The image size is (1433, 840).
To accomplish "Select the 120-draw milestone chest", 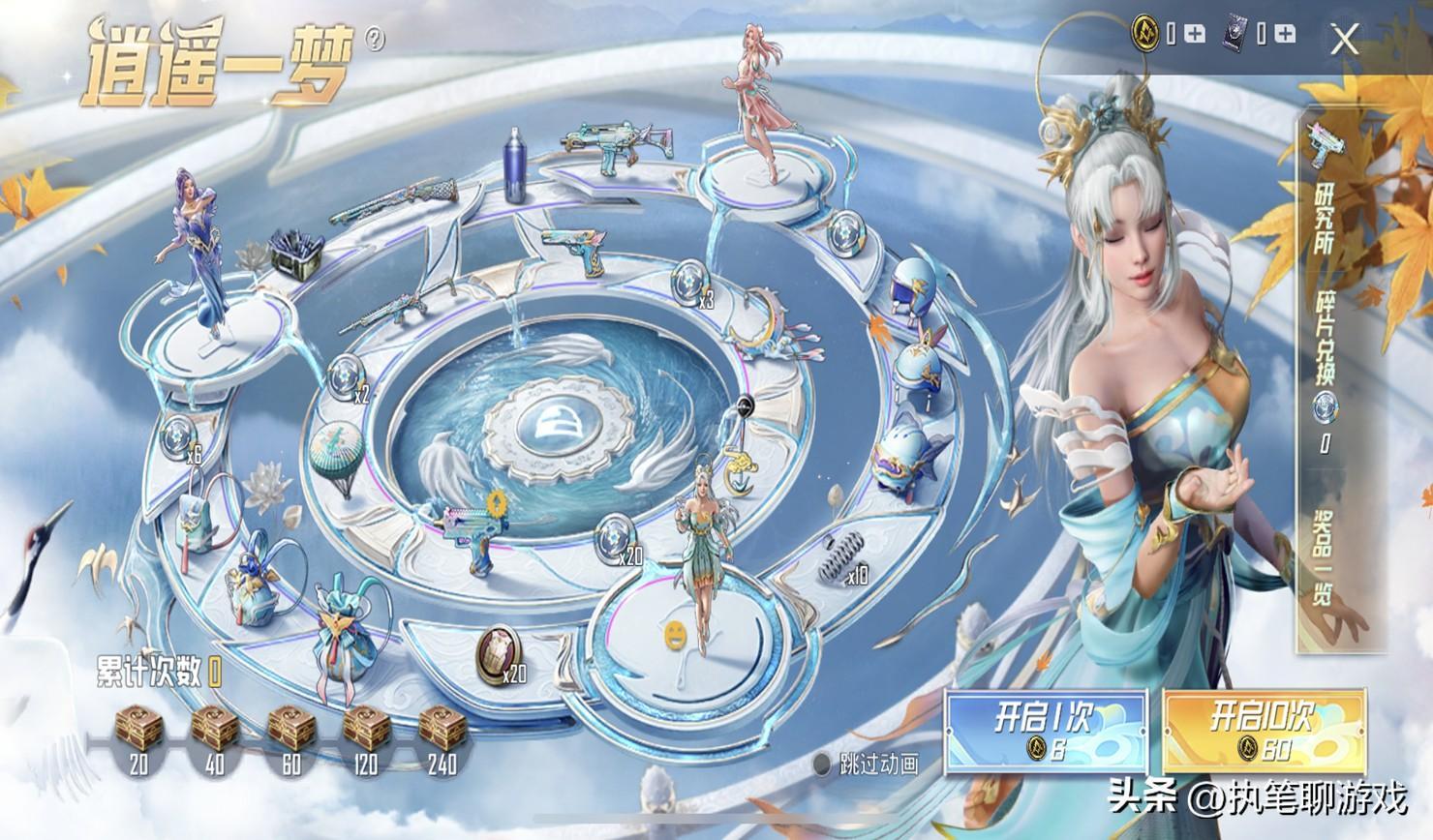I will point(365,731).
